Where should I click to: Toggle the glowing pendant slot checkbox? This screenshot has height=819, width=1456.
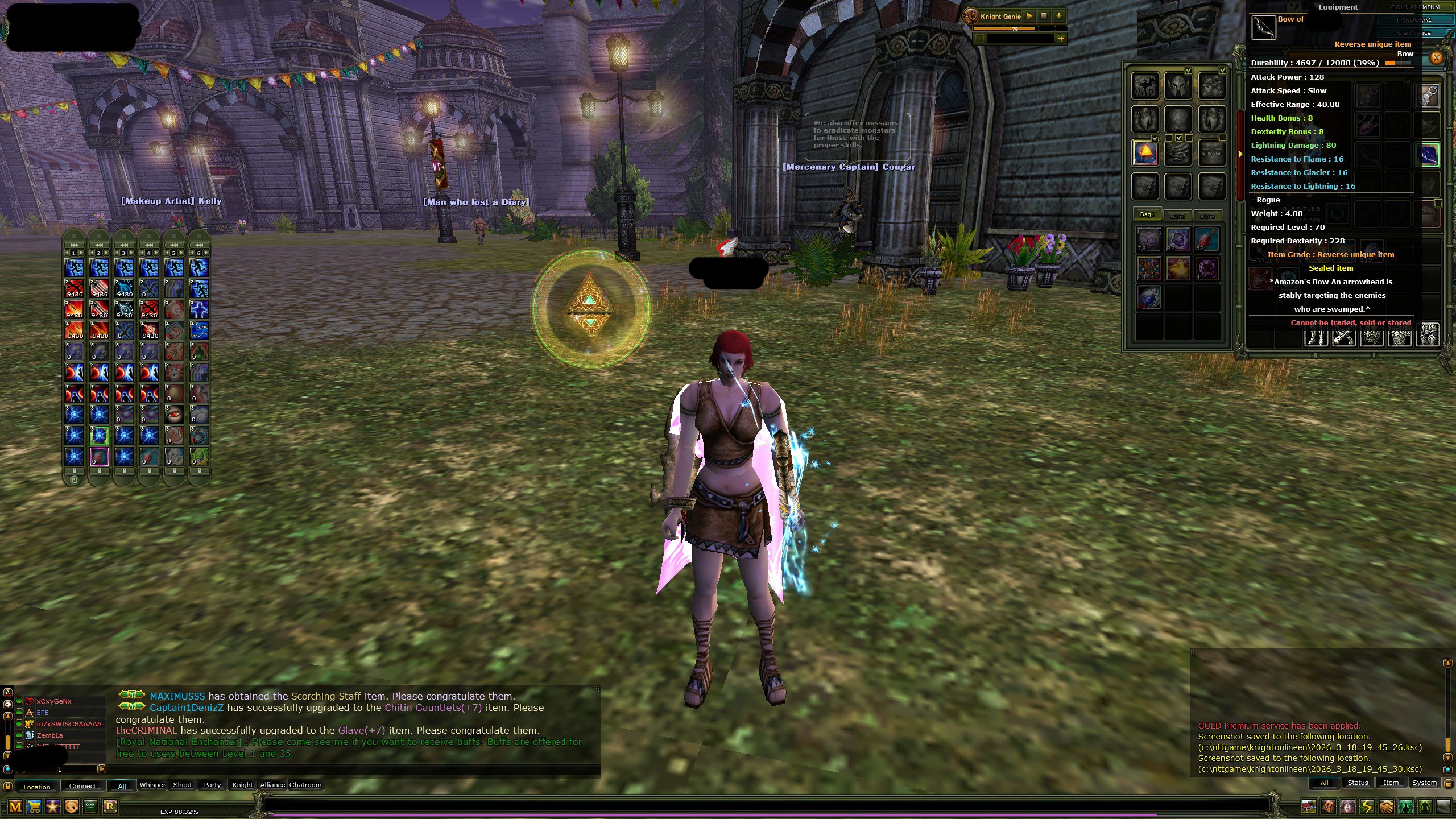pos(1155,139)
